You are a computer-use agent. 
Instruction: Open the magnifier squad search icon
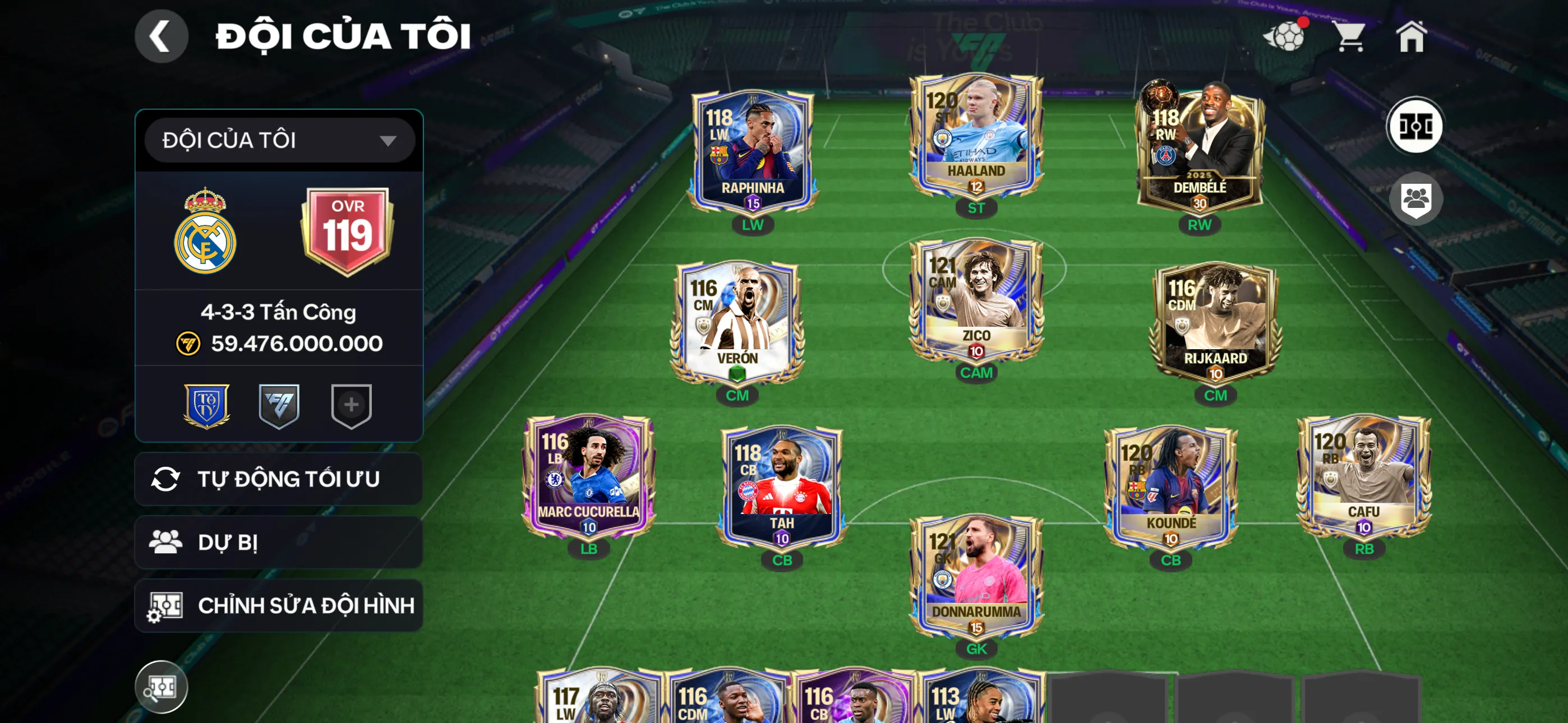coord(162,687)
